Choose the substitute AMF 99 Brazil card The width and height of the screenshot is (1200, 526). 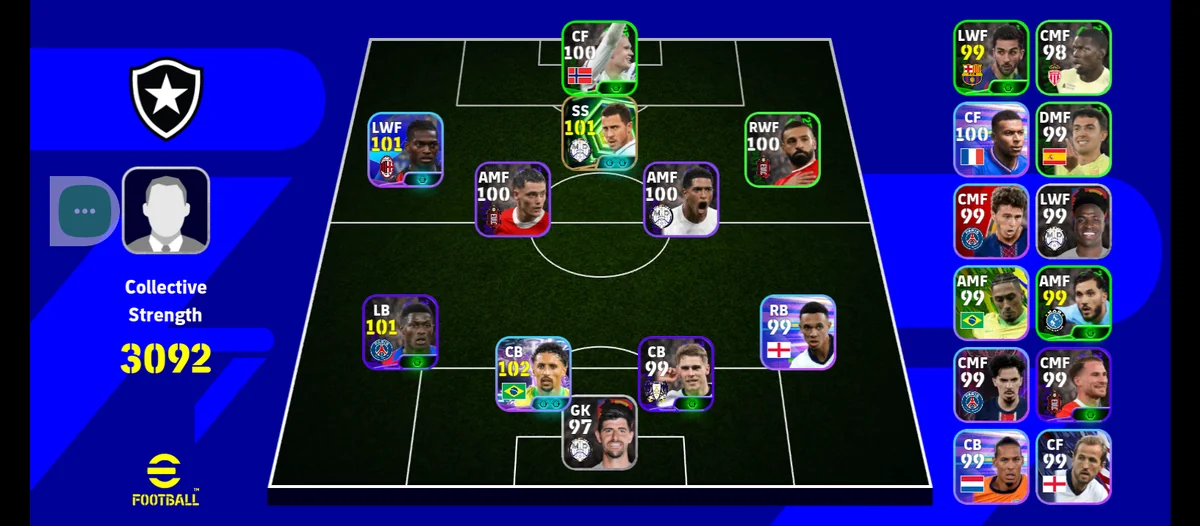990,303
